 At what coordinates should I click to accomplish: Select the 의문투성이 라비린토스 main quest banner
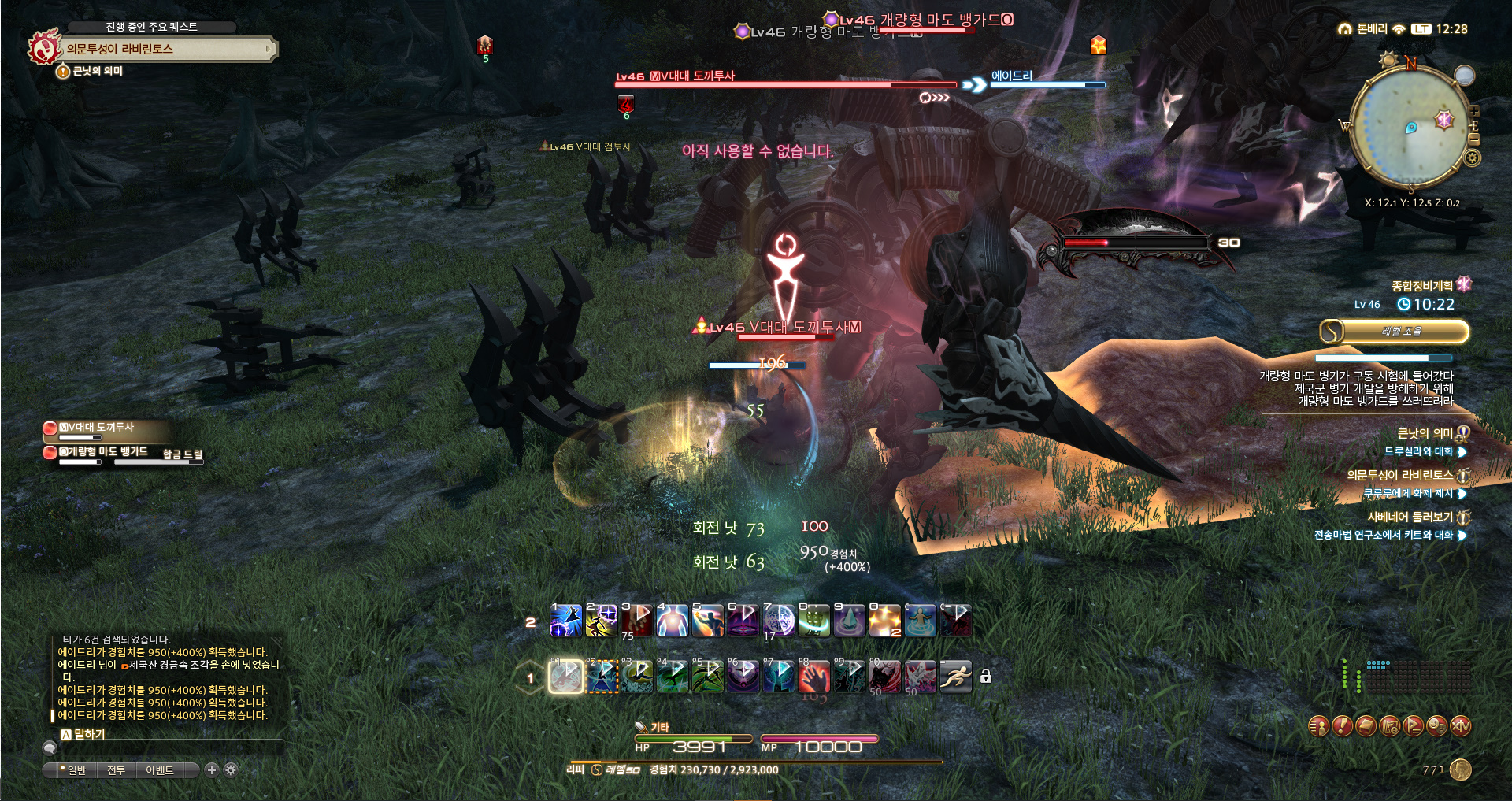(x=161, y=49)
